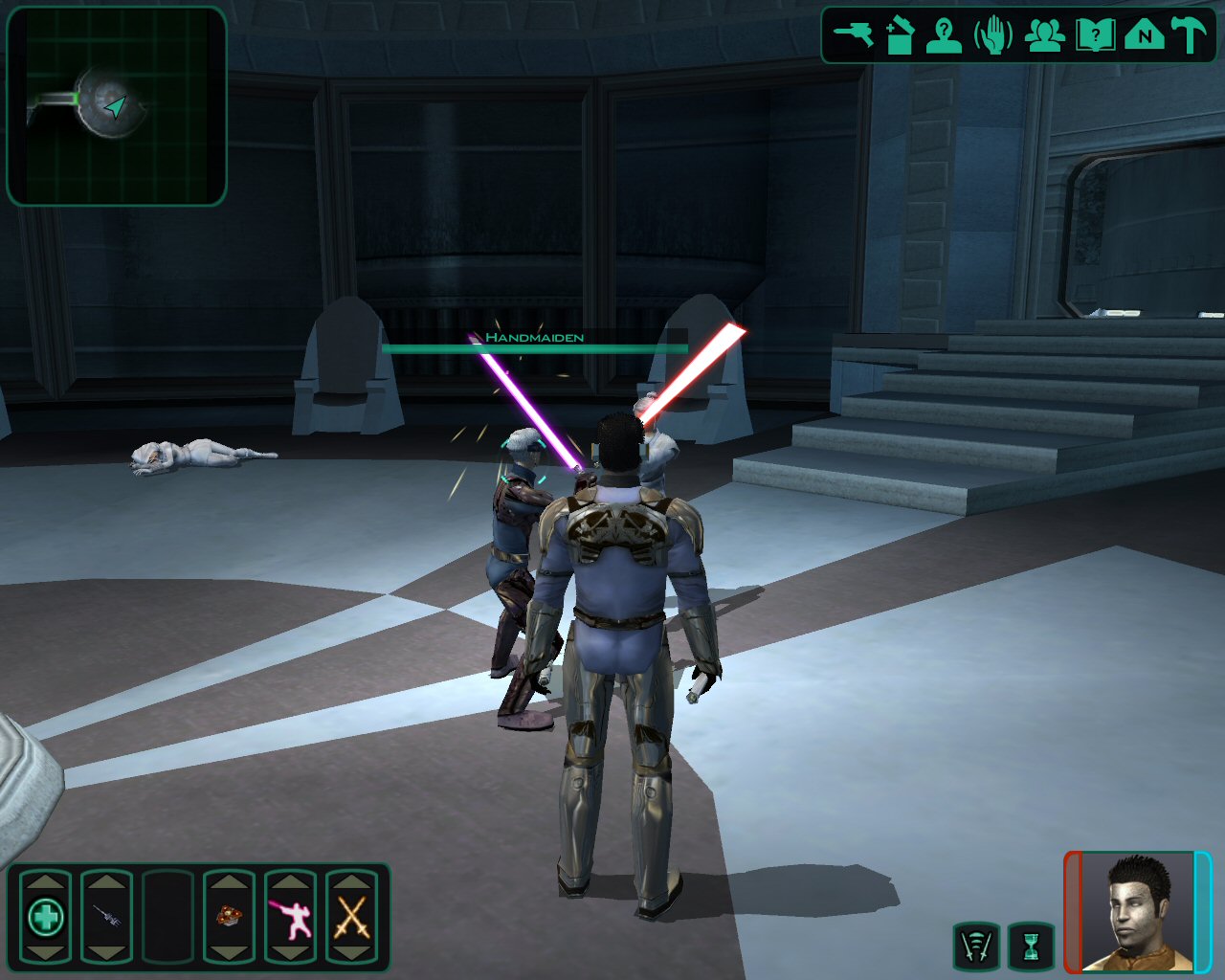Open the Journal book icon
The image size is (1225, 980).
(1095, 36)
